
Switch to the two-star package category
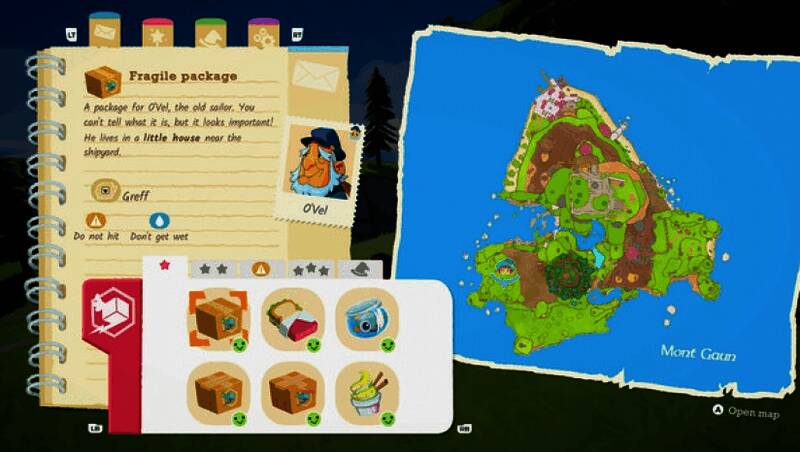tap(212, 268)
